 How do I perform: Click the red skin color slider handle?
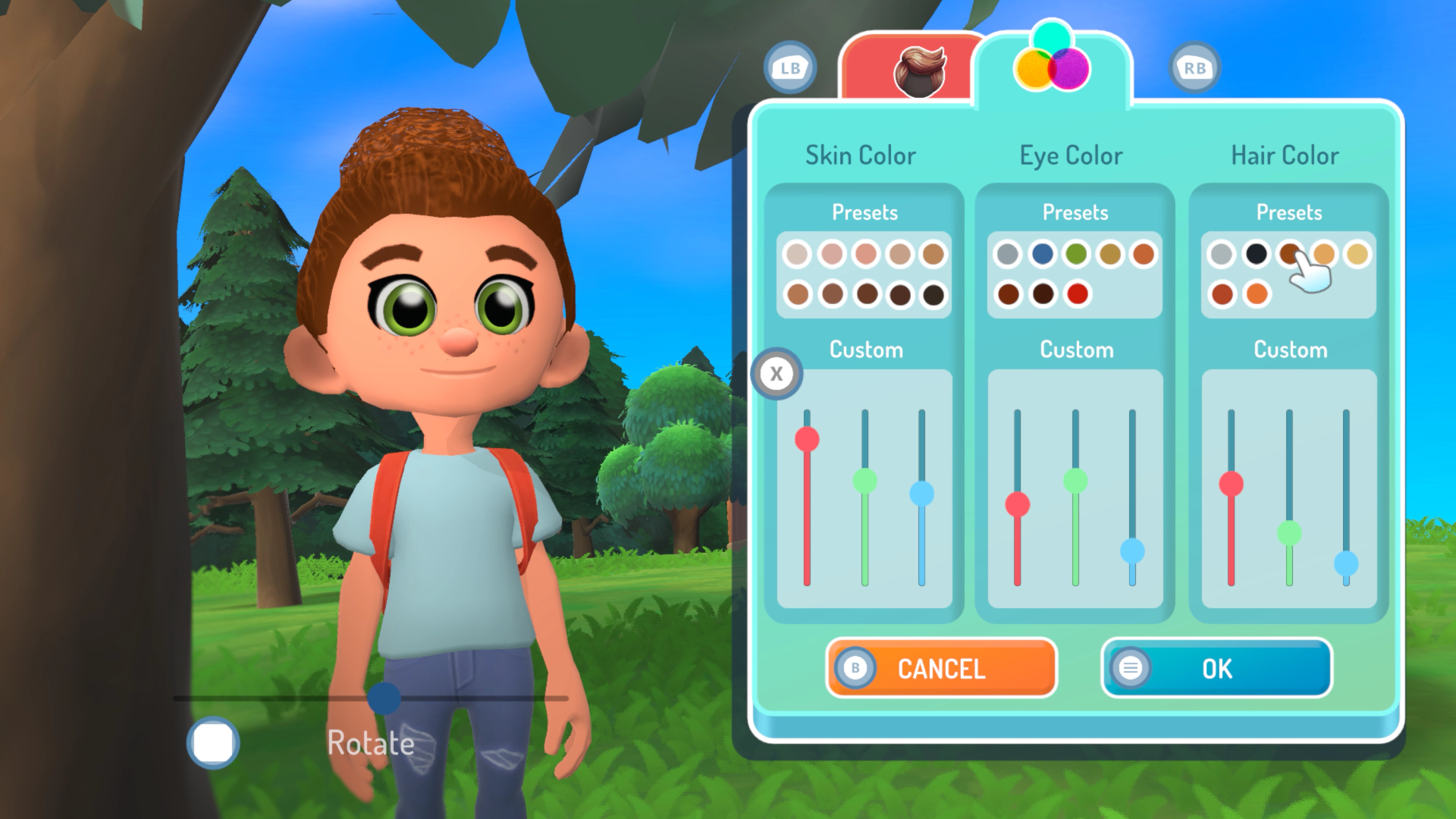tap(807, 439)
